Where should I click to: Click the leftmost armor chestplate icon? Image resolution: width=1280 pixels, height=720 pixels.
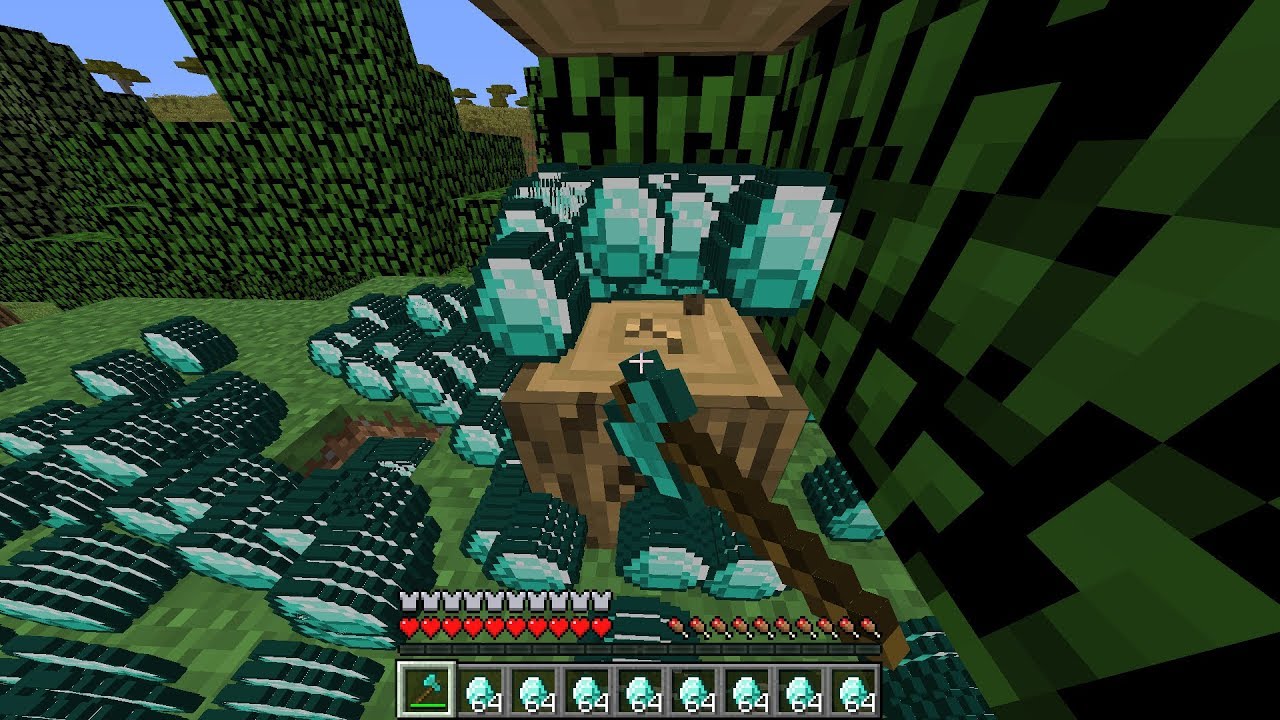coord(408,602)
